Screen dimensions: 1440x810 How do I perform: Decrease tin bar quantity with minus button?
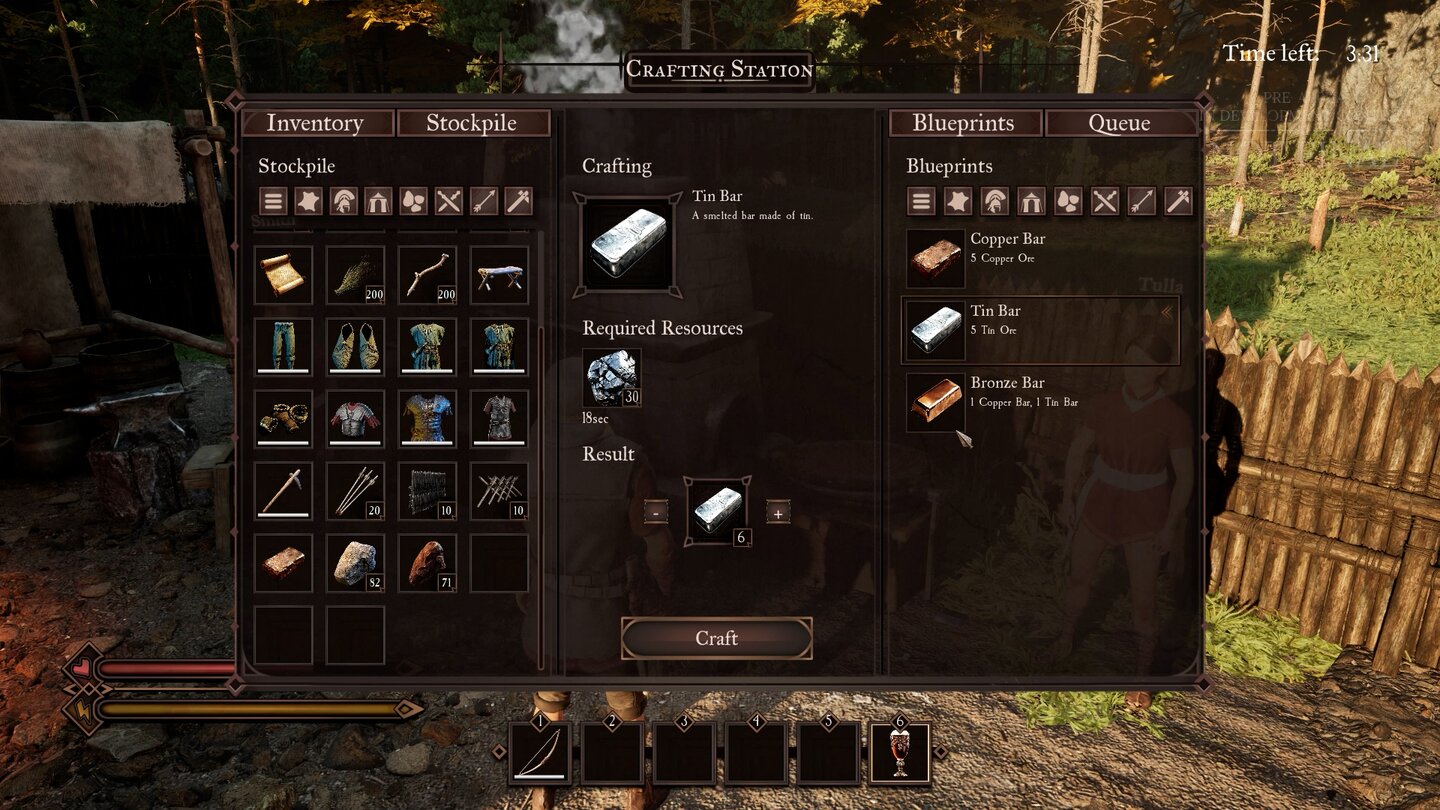(656, 513)
